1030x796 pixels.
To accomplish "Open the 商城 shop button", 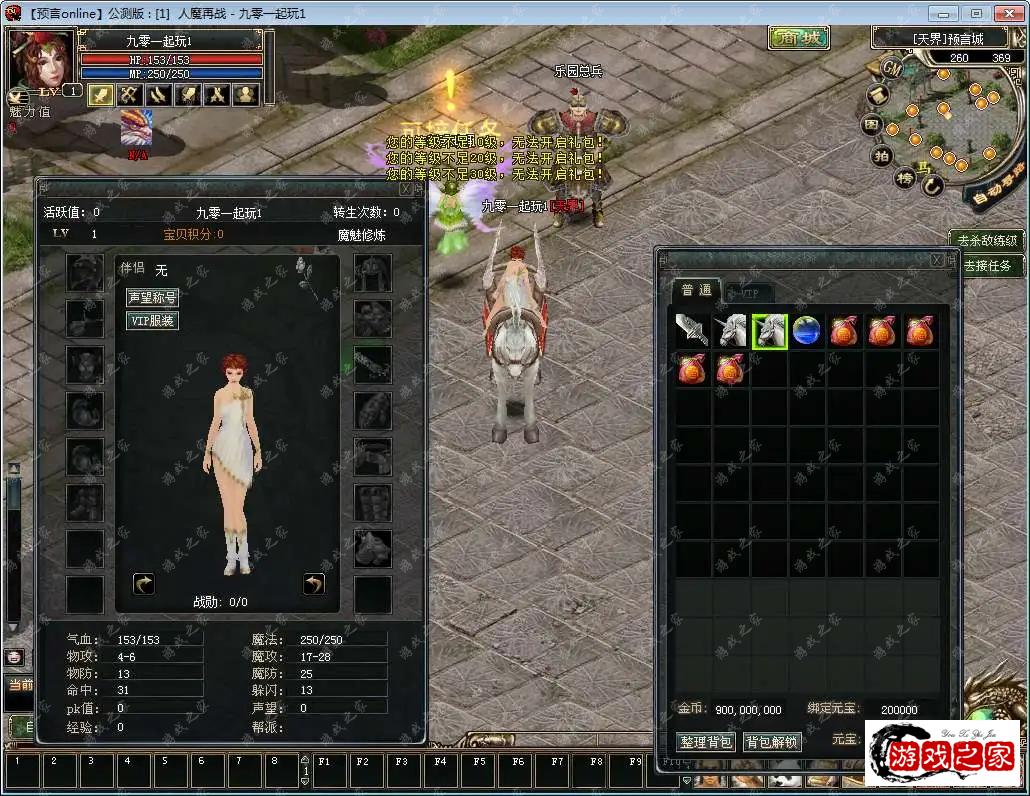I will pos(799,38).
